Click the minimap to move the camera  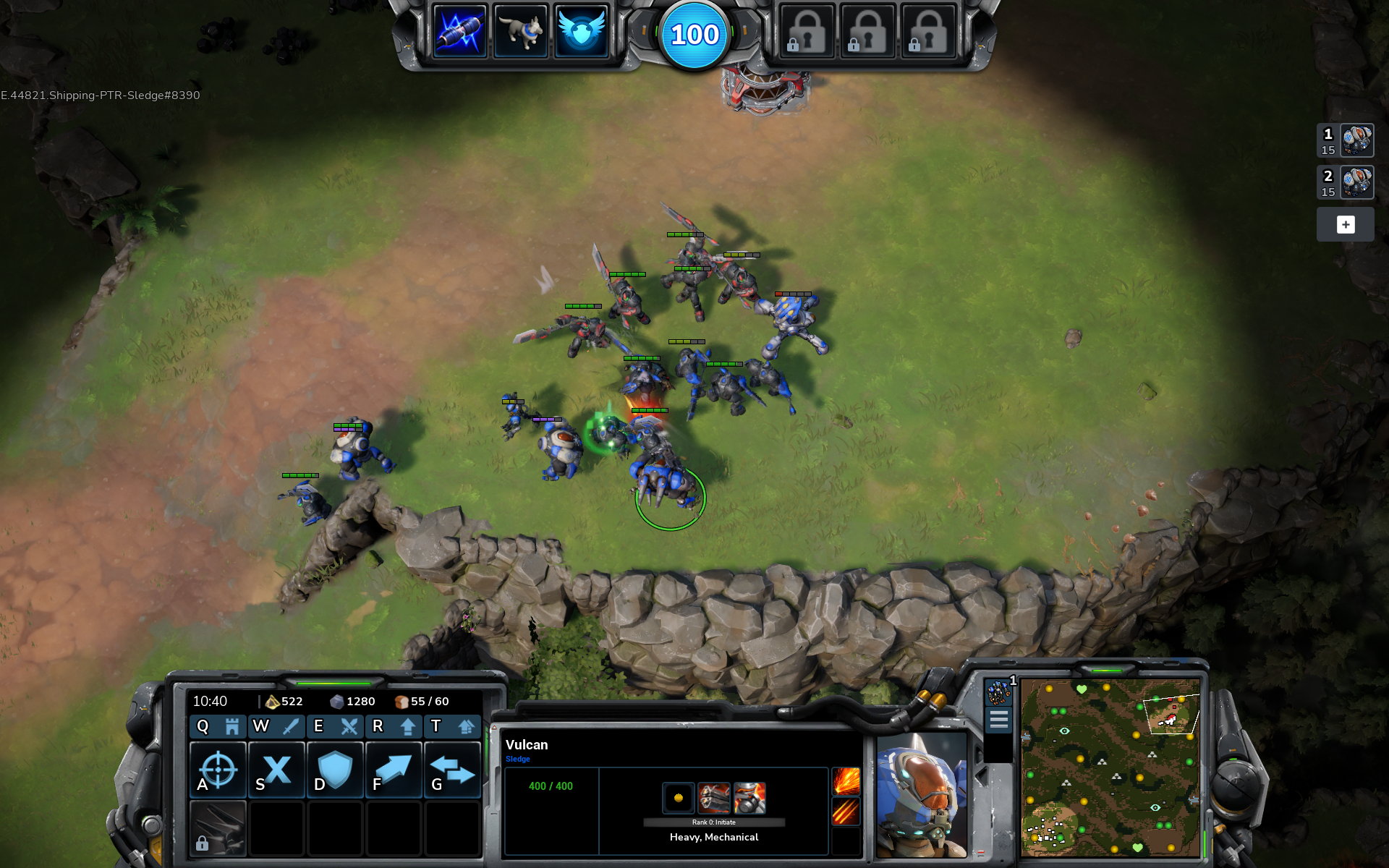click(x=1110, y=767)
